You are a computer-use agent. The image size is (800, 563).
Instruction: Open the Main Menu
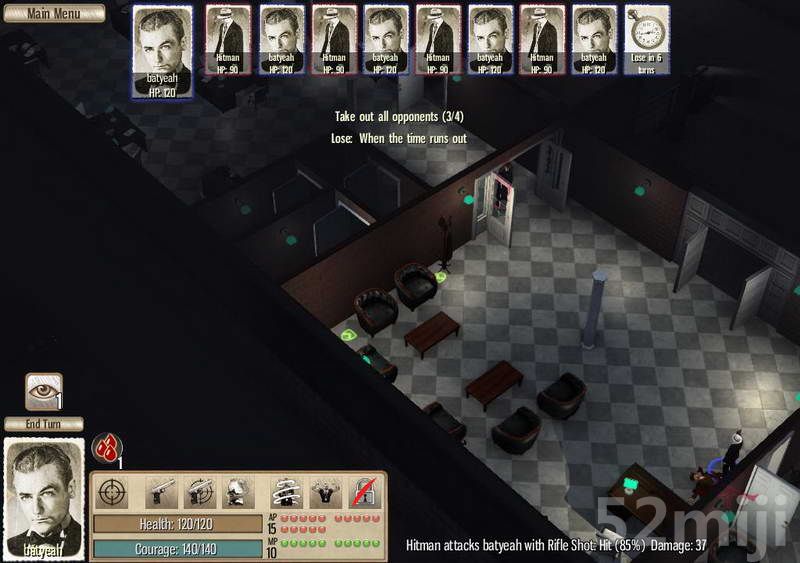coord(52,13)
